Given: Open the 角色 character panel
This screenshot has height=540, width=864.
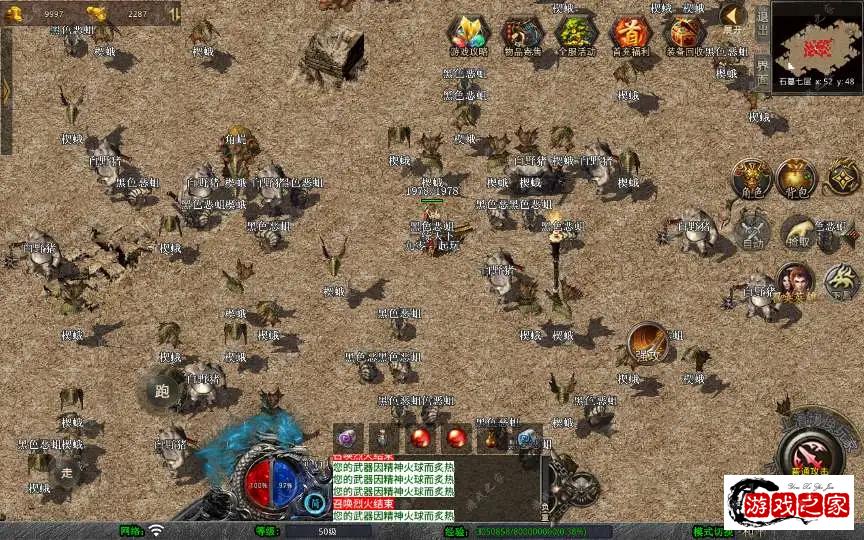Looking at the screenshot, I should tap(751, 177).
